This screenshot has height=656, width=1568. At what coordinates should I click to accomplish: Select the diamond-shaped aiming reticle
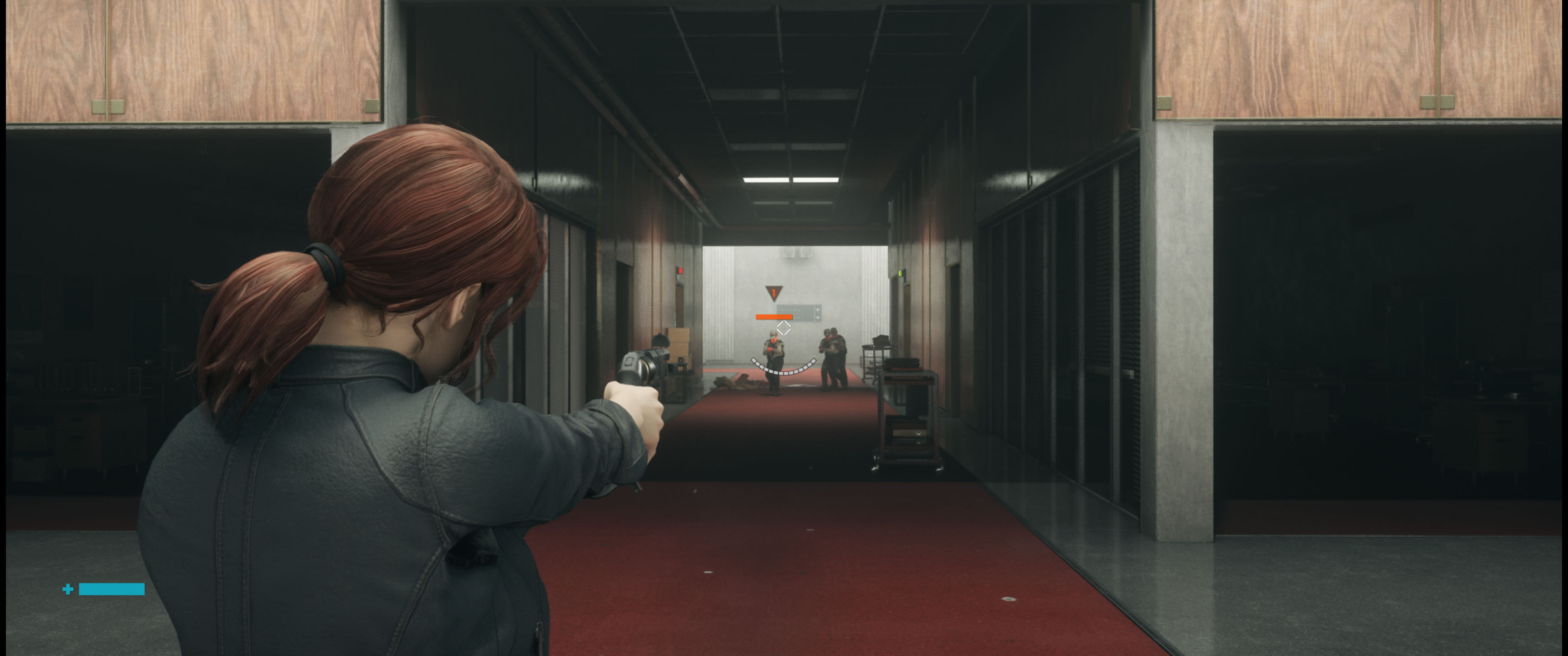click(784, 328)
